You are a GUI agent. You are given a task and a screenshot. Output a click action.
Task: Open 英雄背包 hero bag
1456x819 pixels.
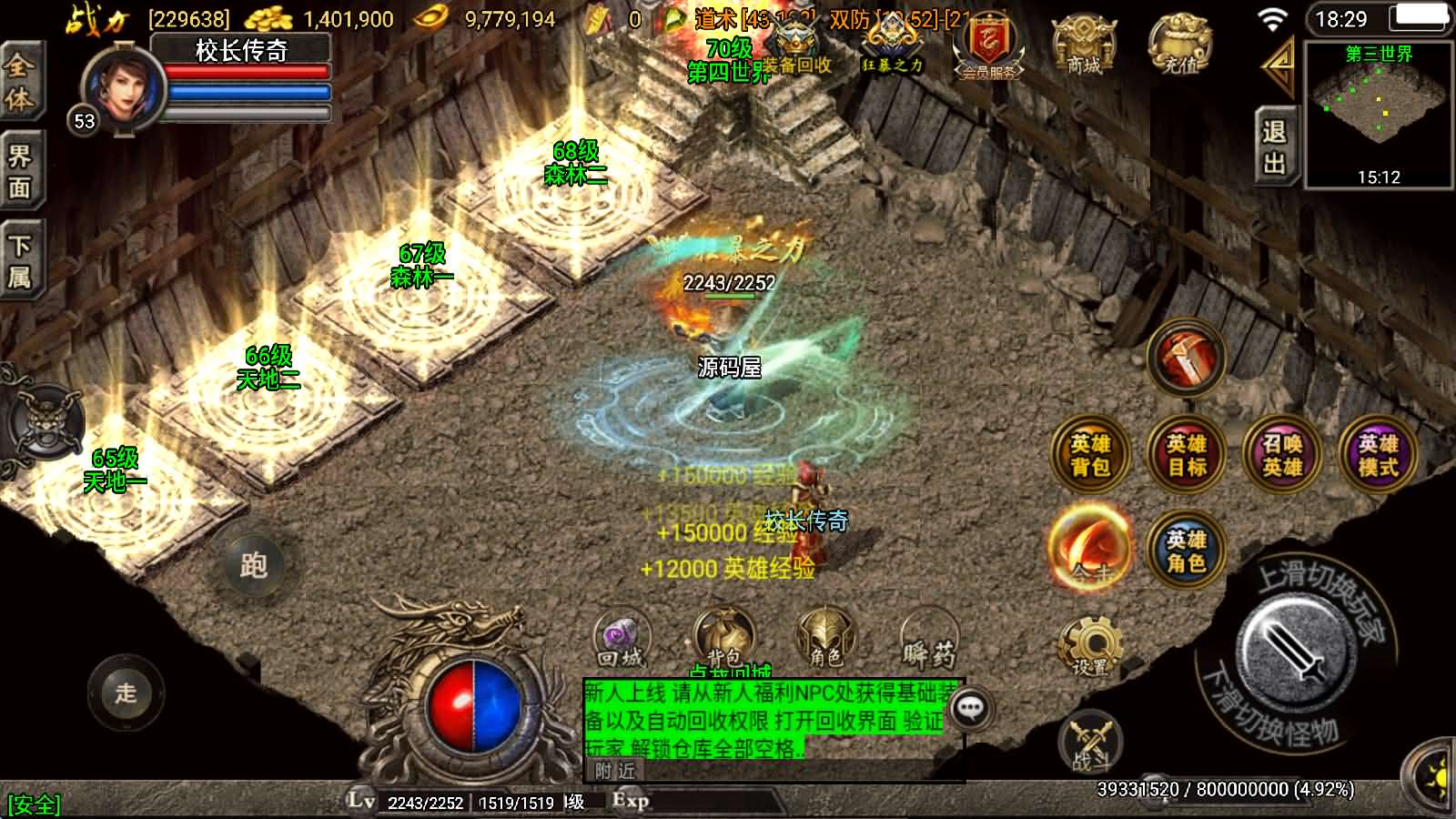1090,455
